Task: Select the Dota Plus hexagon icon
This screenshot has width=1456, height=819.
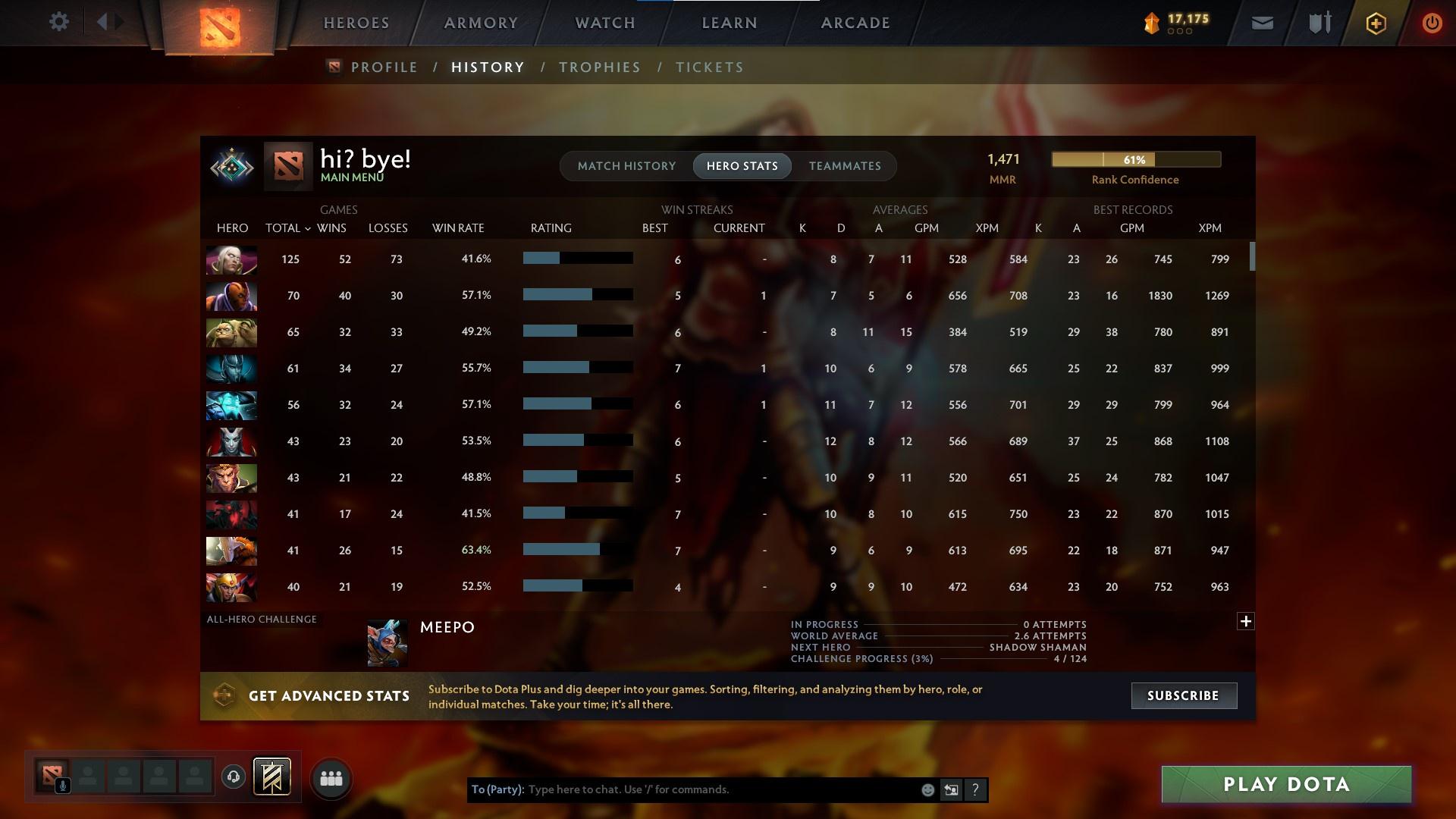Action: click(1375, 23)
